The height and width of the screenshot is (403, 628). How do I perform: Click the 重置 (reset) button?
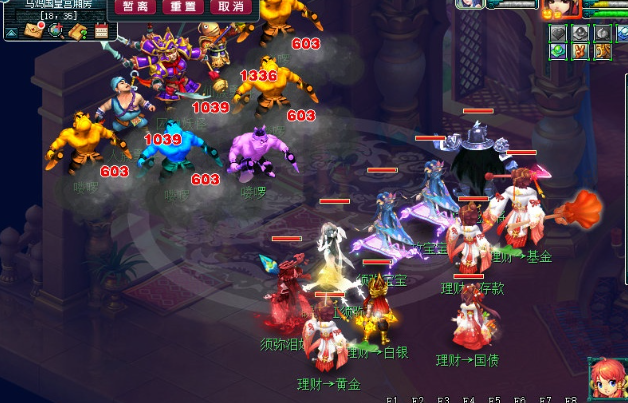coord(183,6)
